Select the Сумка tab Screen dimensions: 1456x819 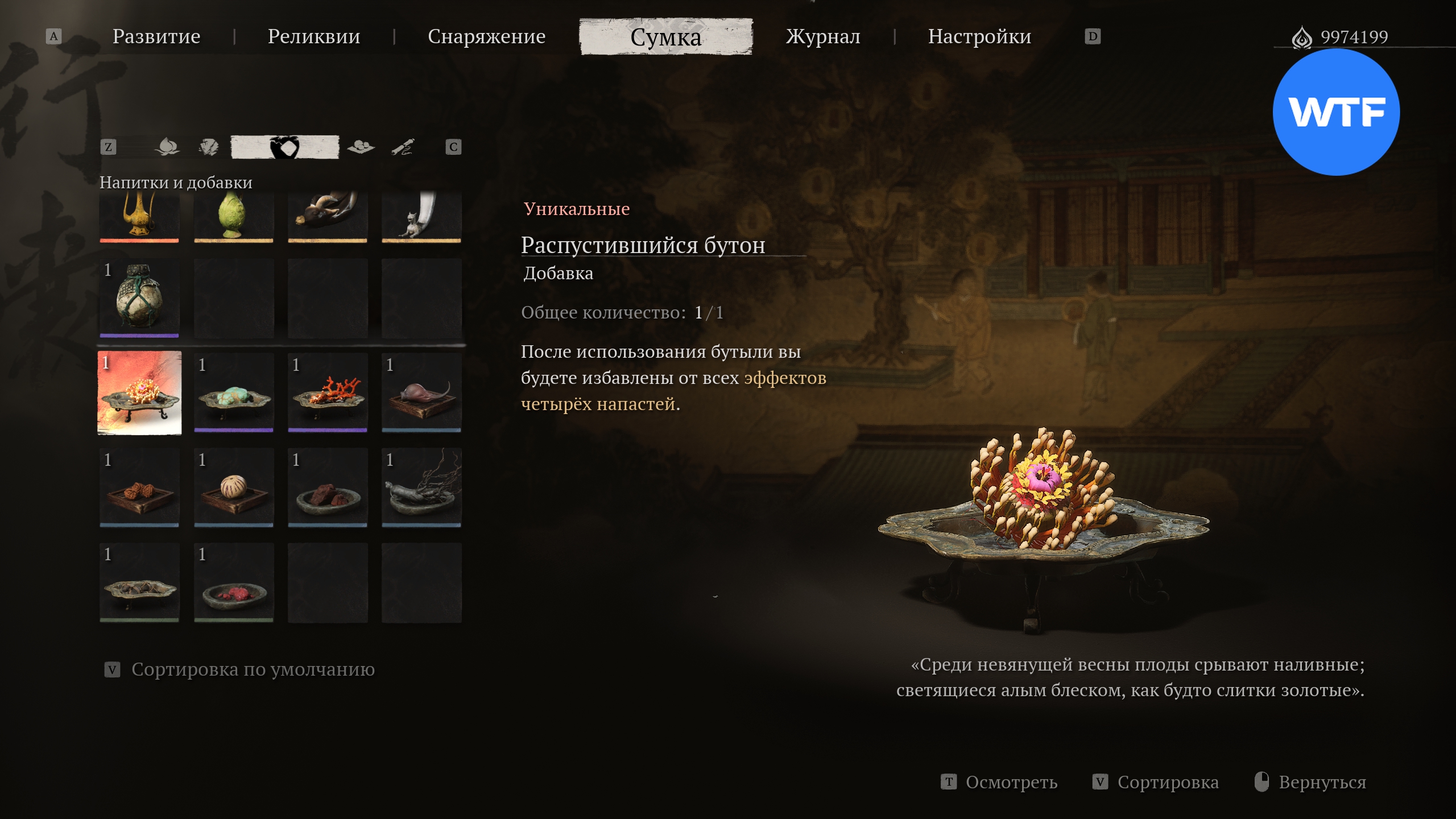[665, 37]
